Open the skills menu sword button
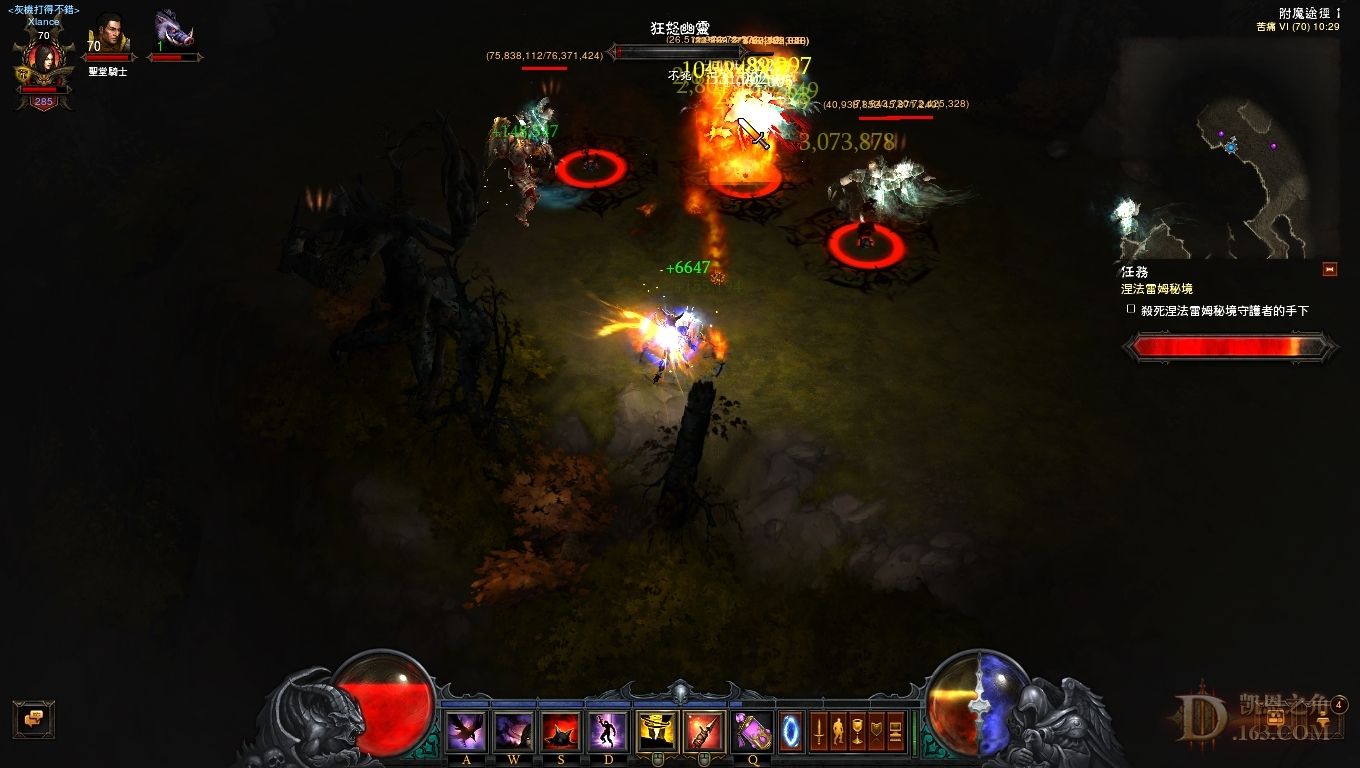 [819, 731]
